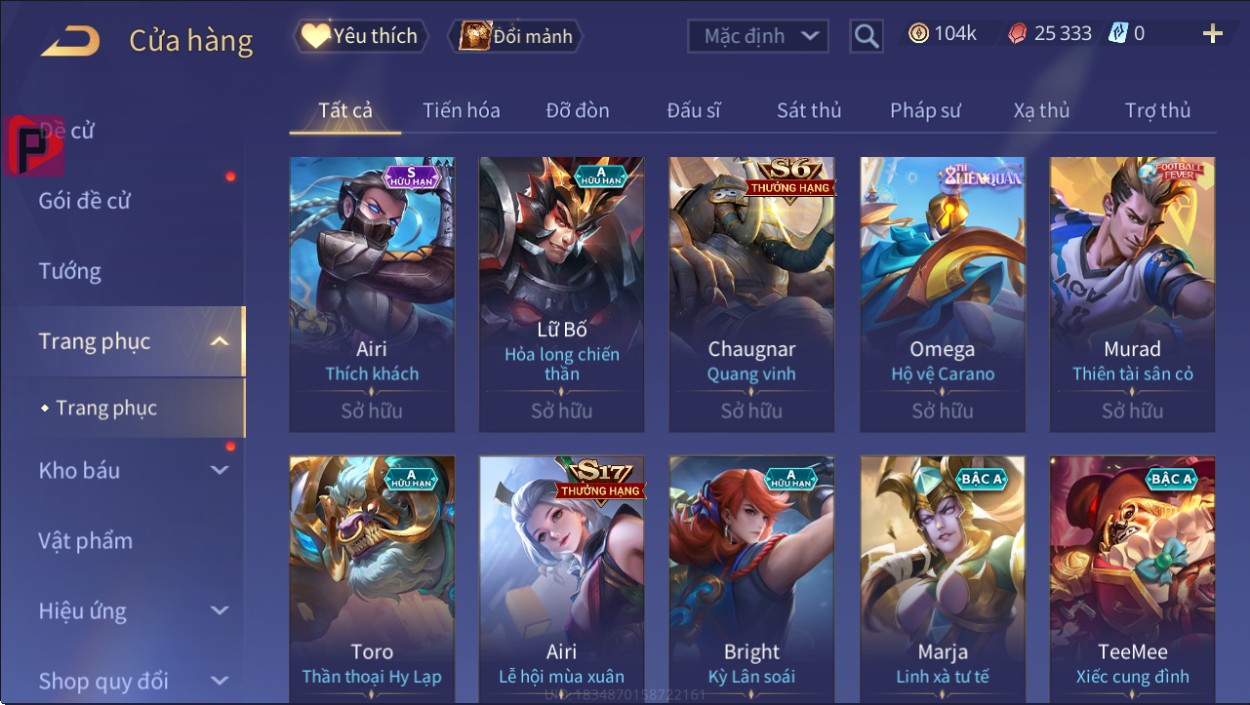Expand the Mặc định sort dropdown
Image resolution: width=1250 pixels, height=705 pixels.
[x=758, y=37]
